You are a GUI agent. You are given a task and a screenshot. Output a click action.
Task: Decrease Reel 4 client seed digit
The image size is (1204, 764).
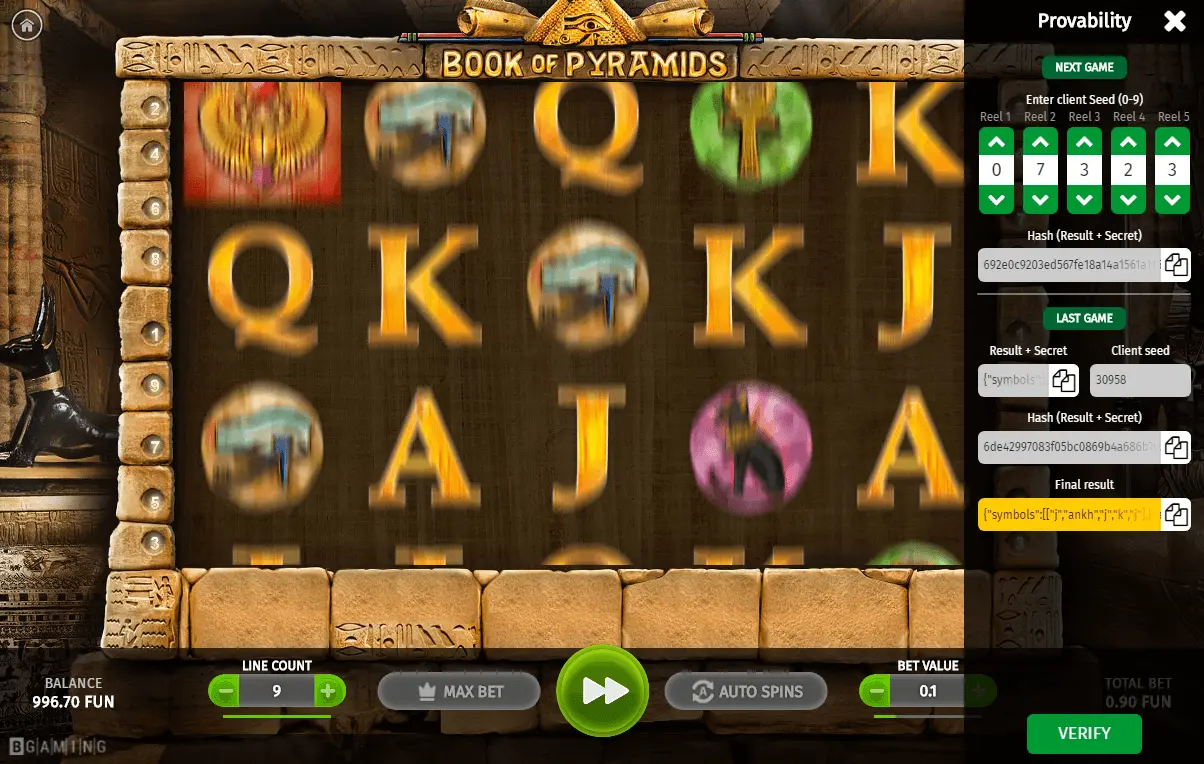tap(1128, 200)
